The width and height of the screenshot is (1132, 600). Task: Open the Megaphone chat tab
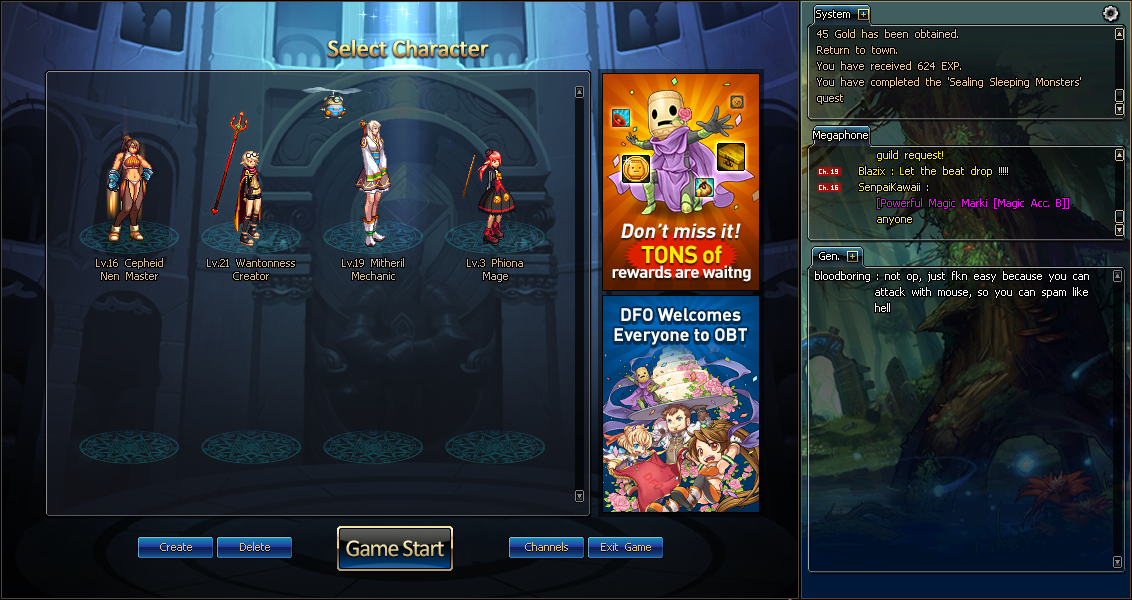840,135
